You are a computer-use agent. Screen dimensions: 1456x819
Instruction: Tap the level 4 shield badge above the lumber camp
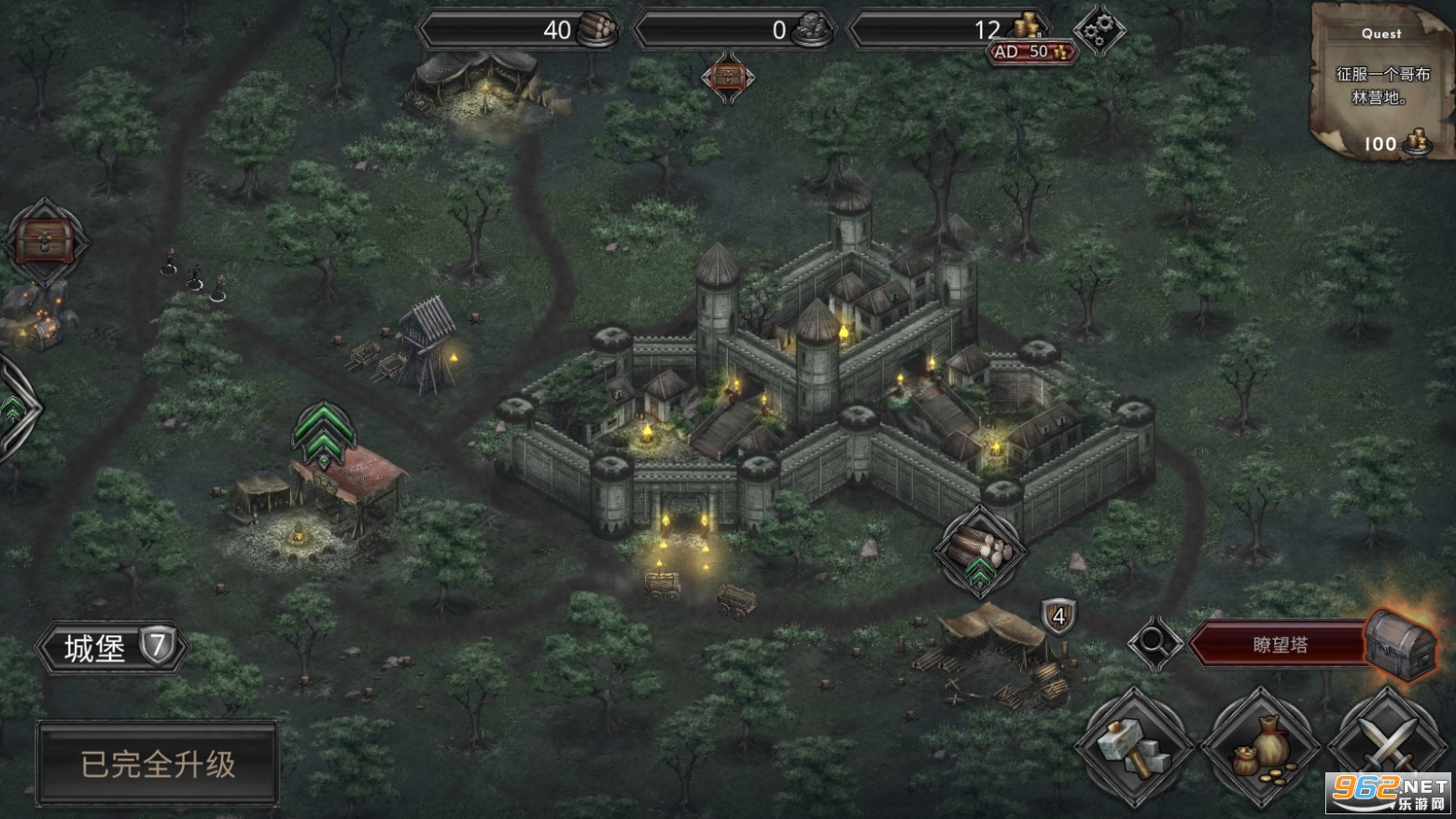[x=1058, y=617]
